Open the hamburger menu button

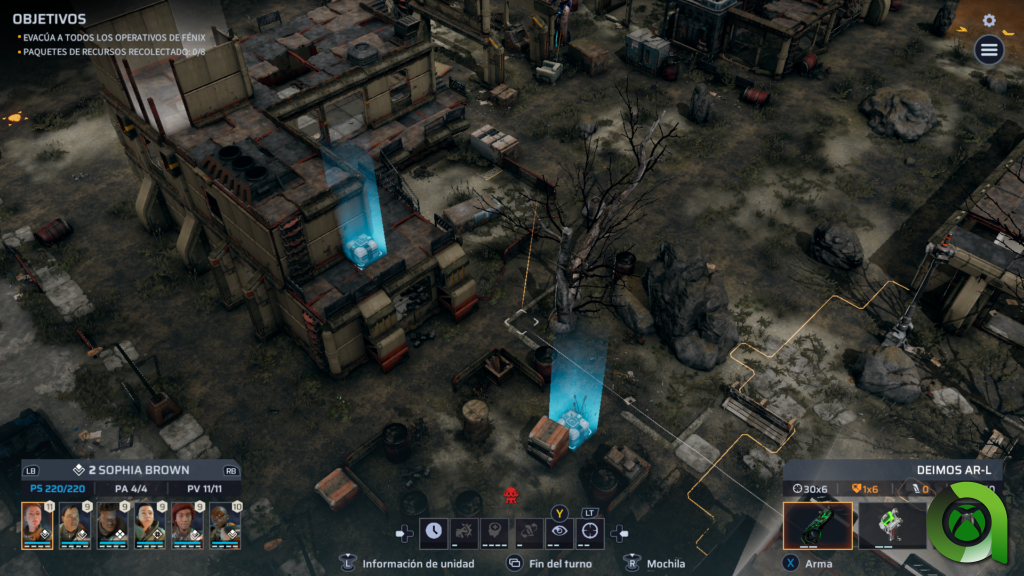pyautogui.click(x=989, y=50)
